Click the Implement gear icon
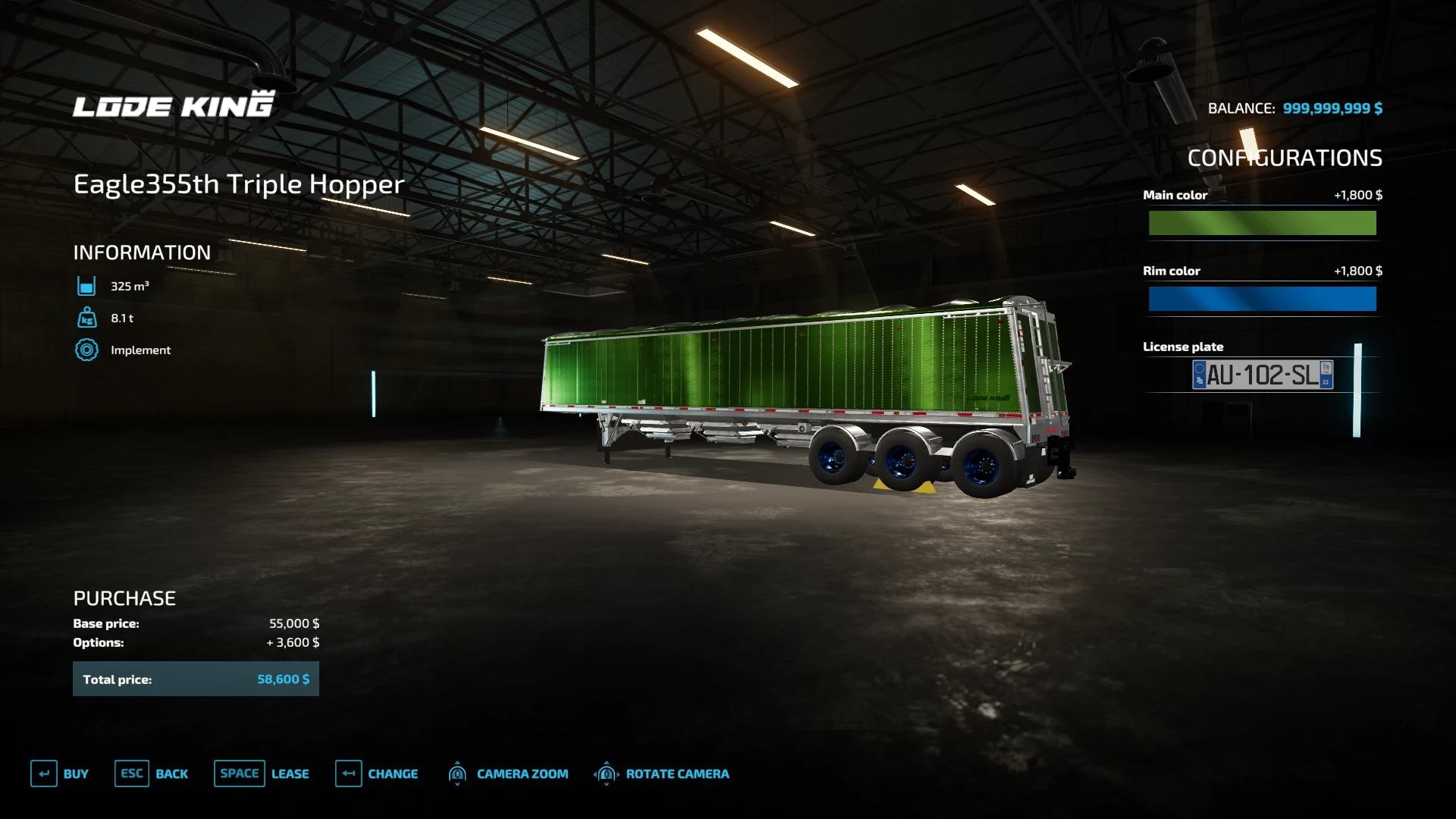 click(87, 350)
